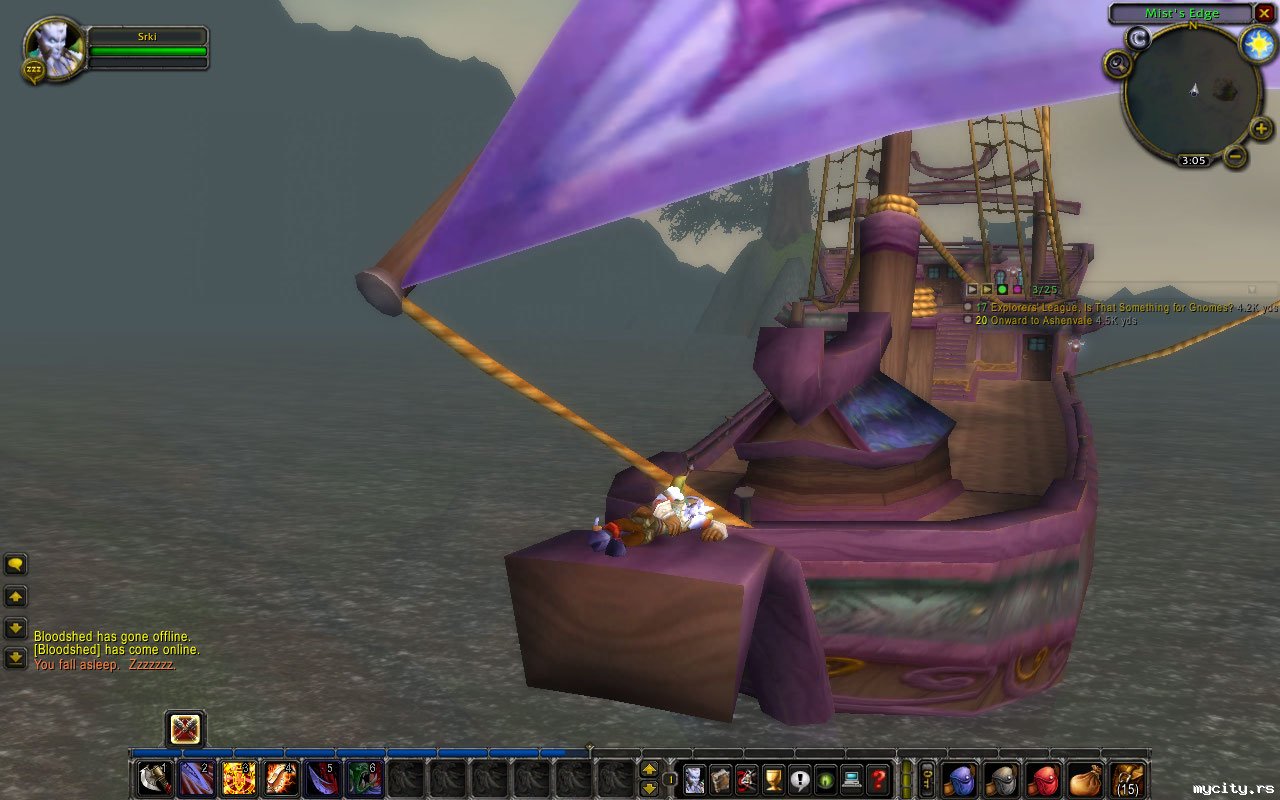Close the minimap with the X button

click(1265, 13)
